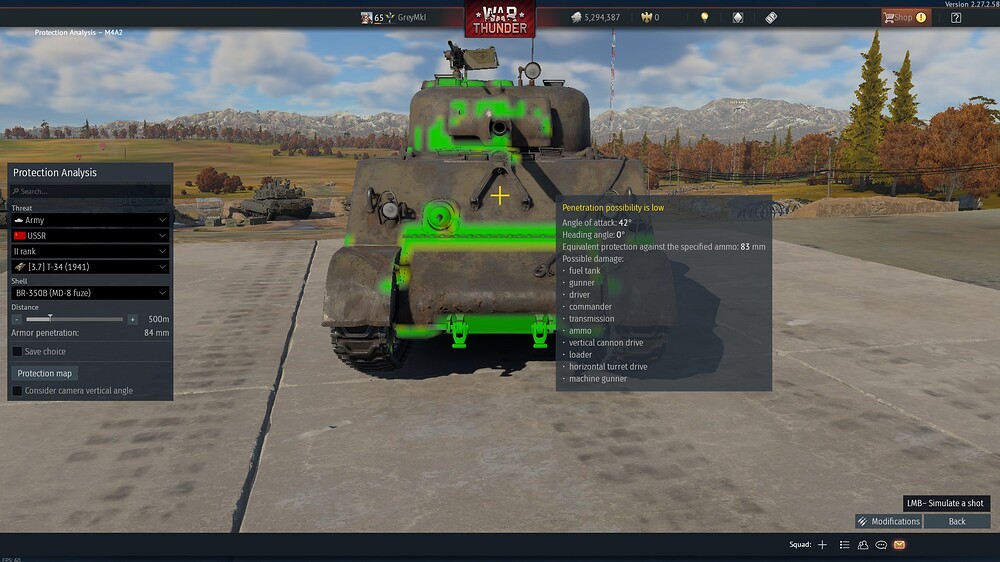Open the chat speech bubble icon
The height and width of the screenshot is (562, 1000).
pyautogui.click(x=881, y=545)
